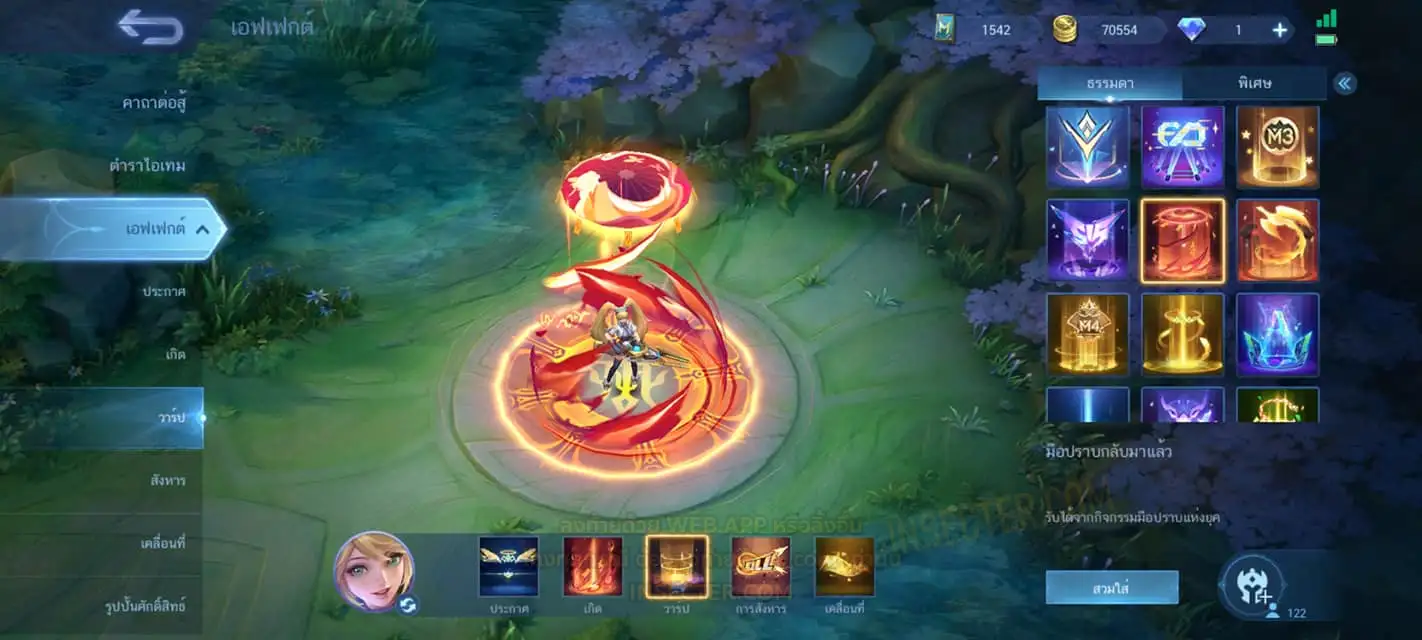The width and height of the screenshot is (1422, 640).
Task: Open the round emblem button showing 122
Action: point(1252,587)
